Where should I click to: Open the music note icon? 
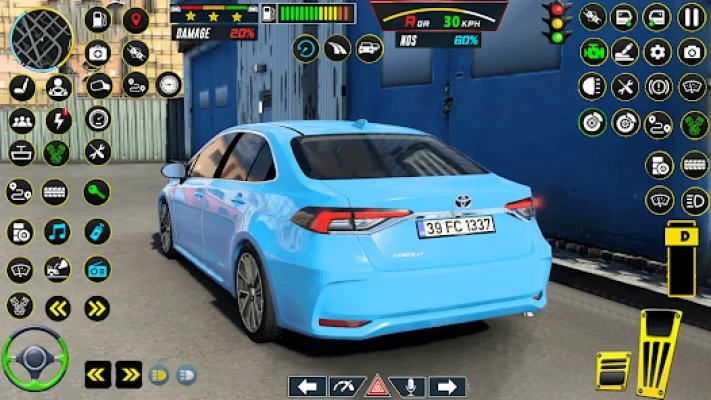point(57,231)
